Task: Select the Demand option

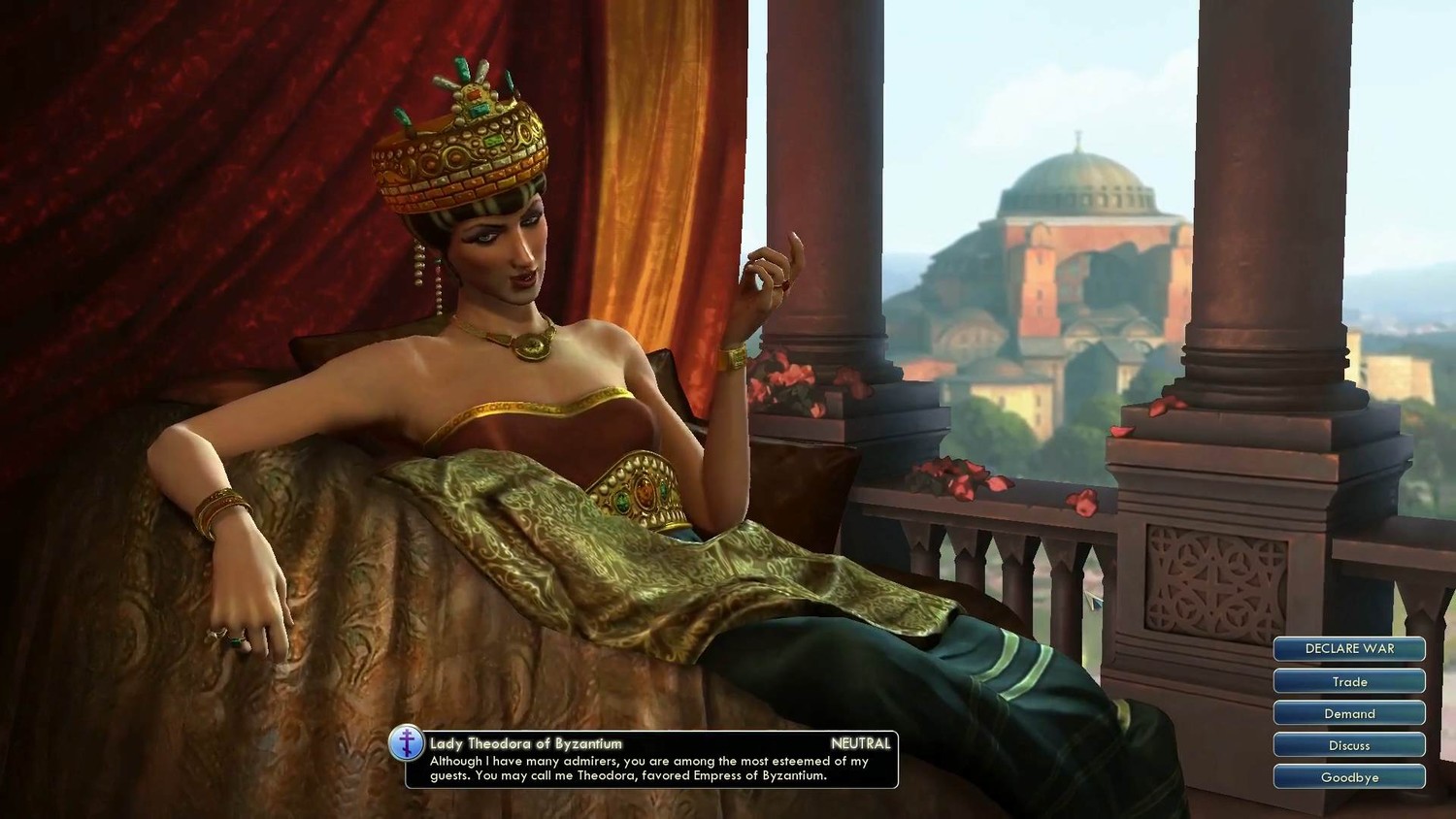Action: pos(1349,713)
